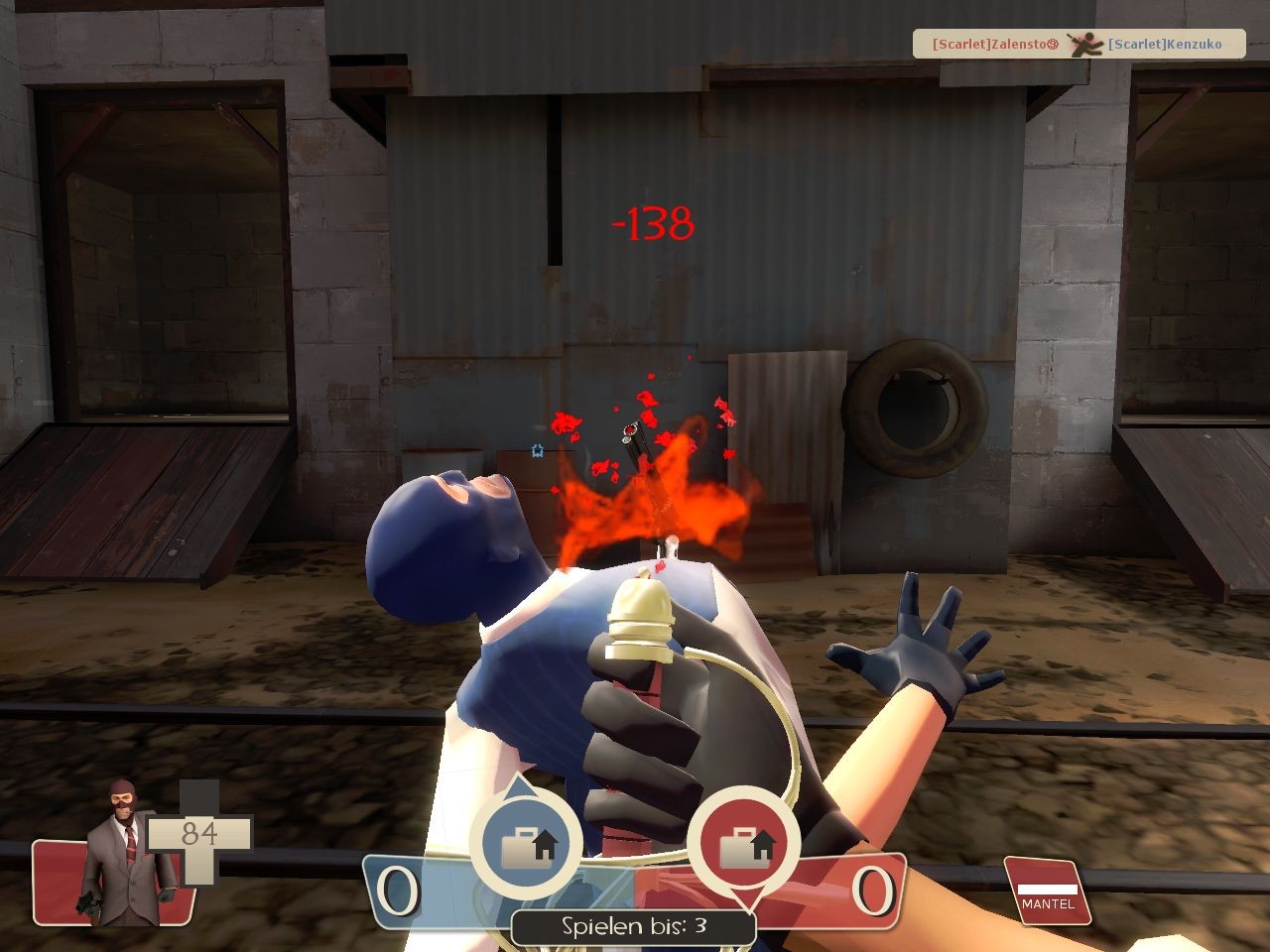Click the health value 84
This screenshot has width=1270, height=952.
(x=197, y=833)
